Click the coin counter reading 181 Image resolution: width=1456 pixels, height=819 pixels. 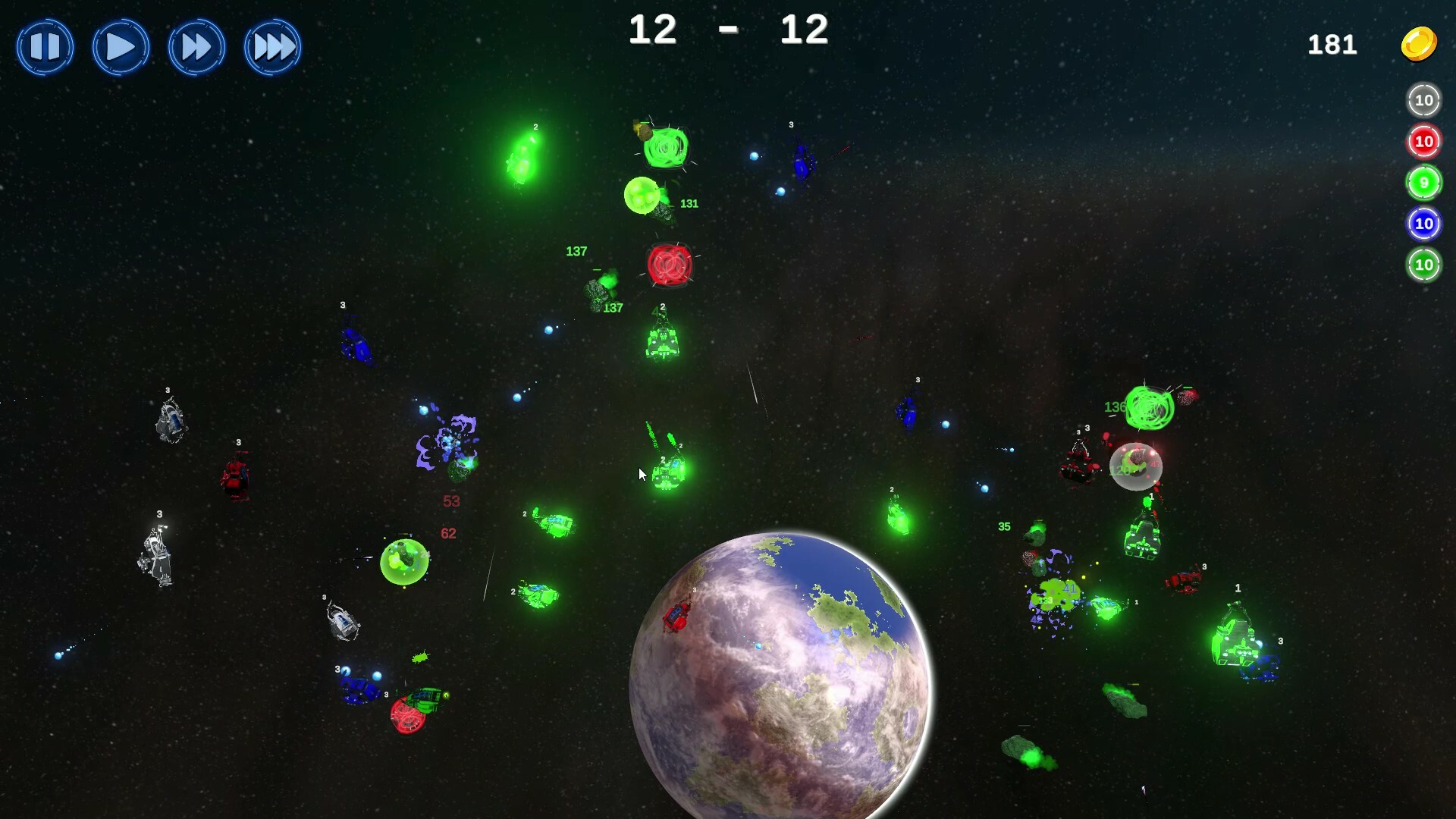click(1332, 45)
